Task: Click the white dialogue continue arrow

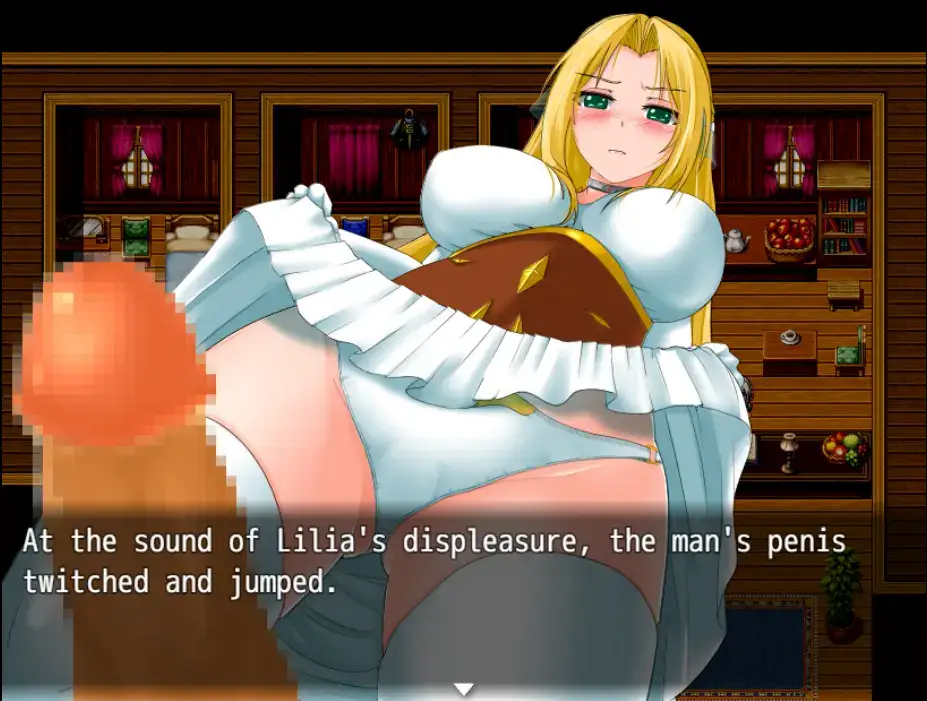Action: point(463,689)
